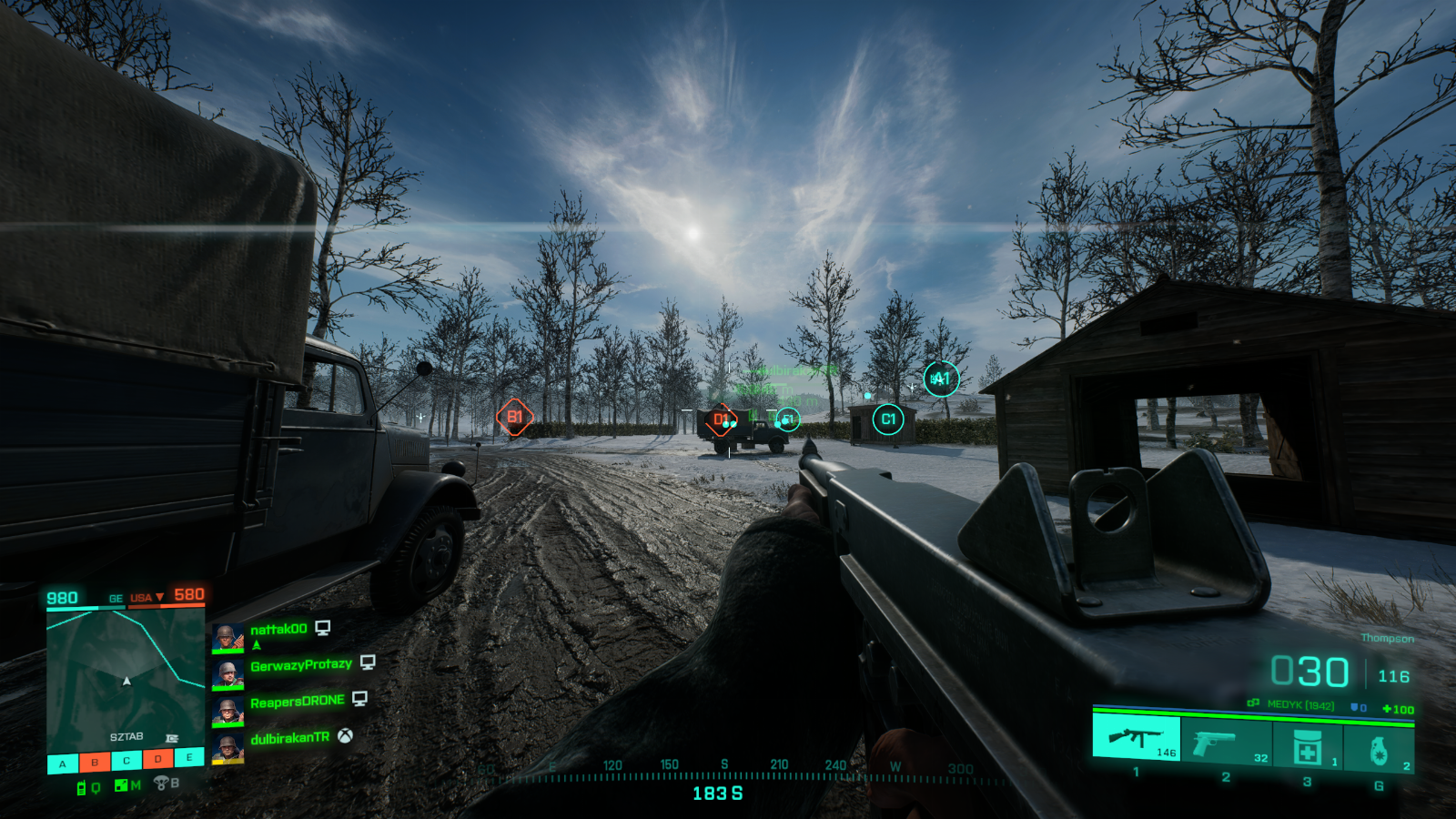1456x819 pixels.
Task: Click enemy-held objective B in capture bar
Action: coord(95,762)
